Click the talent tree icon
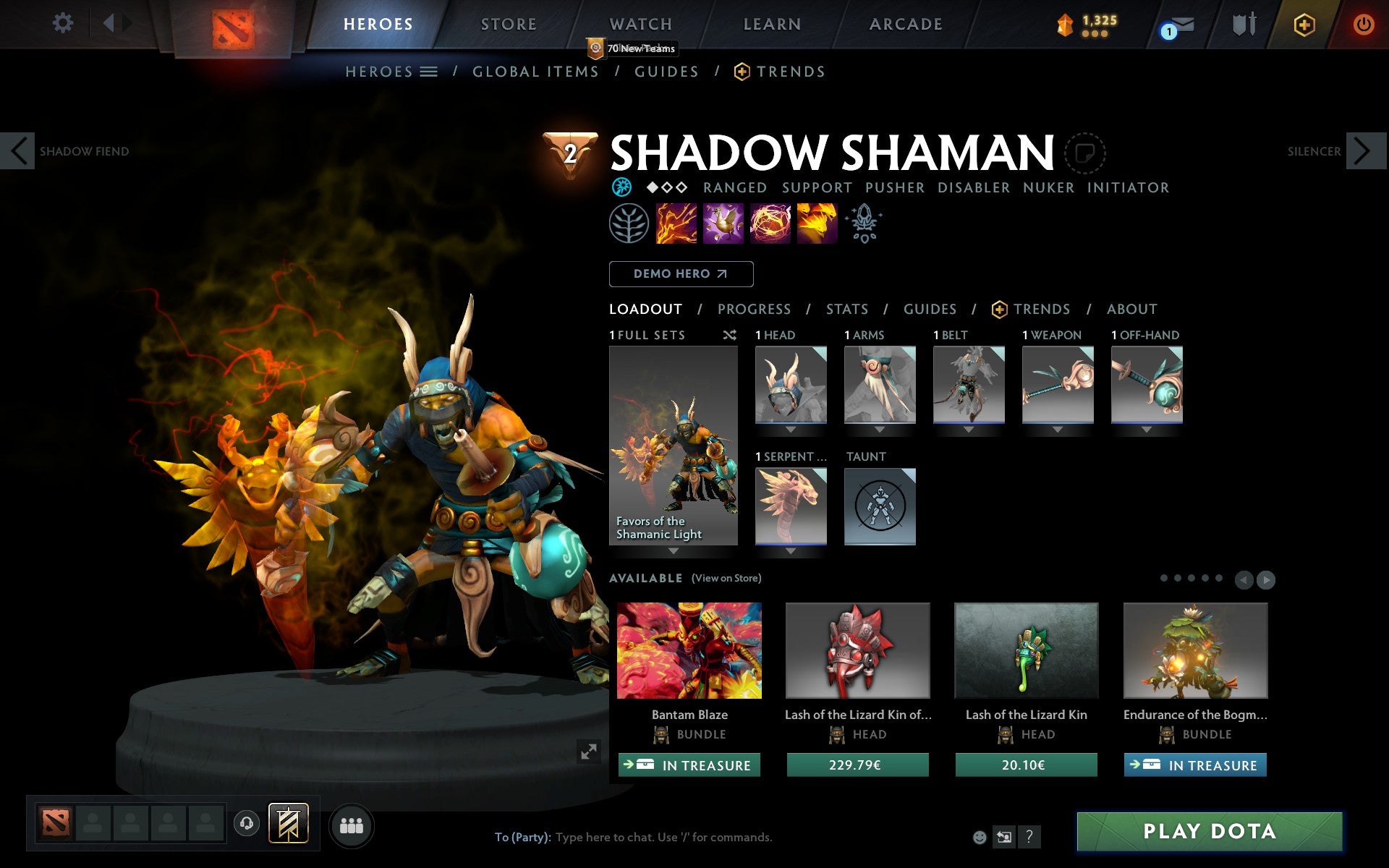This screenshot has height=868, width=1389. (629, 224)
